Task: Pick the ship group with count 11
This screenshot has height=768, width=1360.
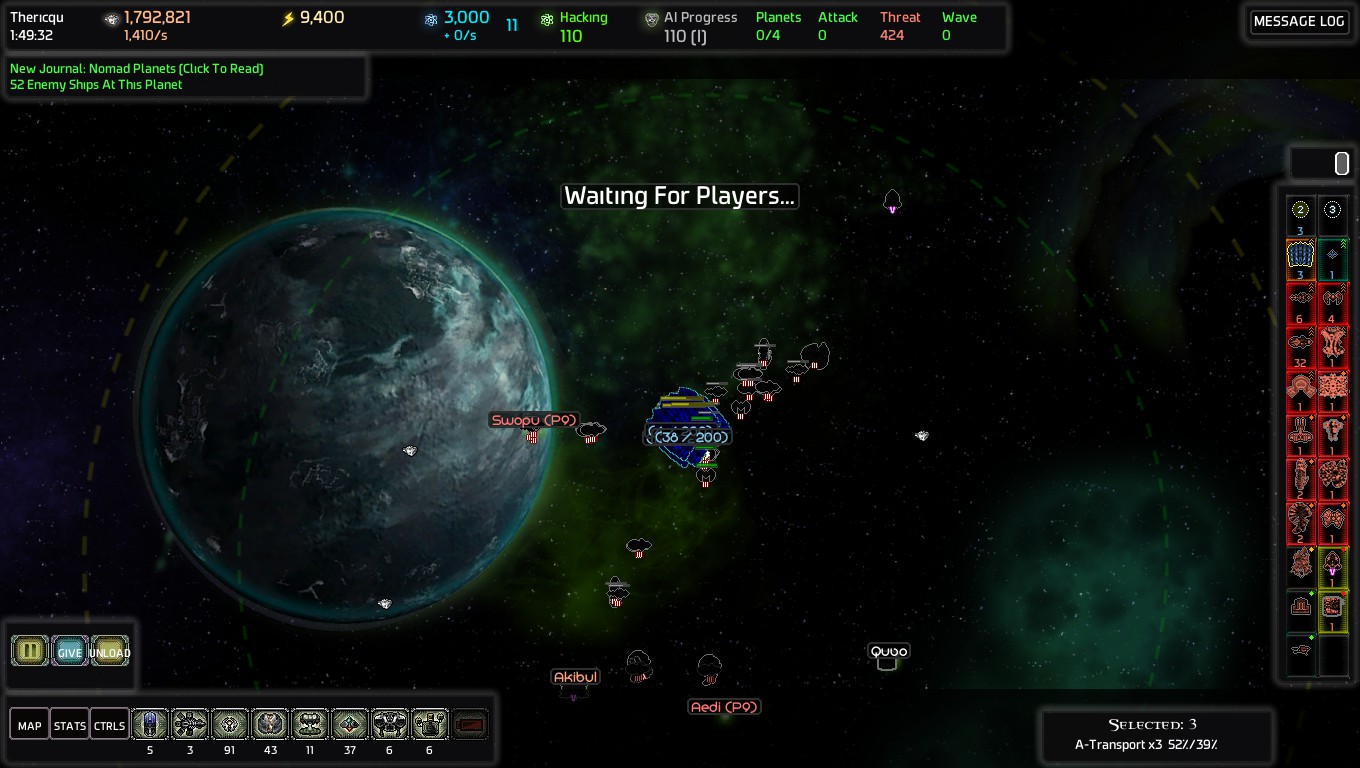Action: (310, 724)
